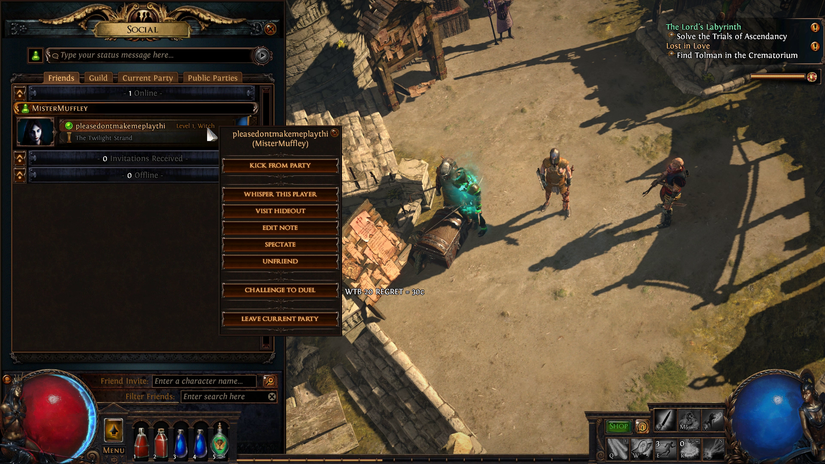Viewport: 825px width, 464px height.
Task: Switch to the Guild tab
Action: [98, 78]
